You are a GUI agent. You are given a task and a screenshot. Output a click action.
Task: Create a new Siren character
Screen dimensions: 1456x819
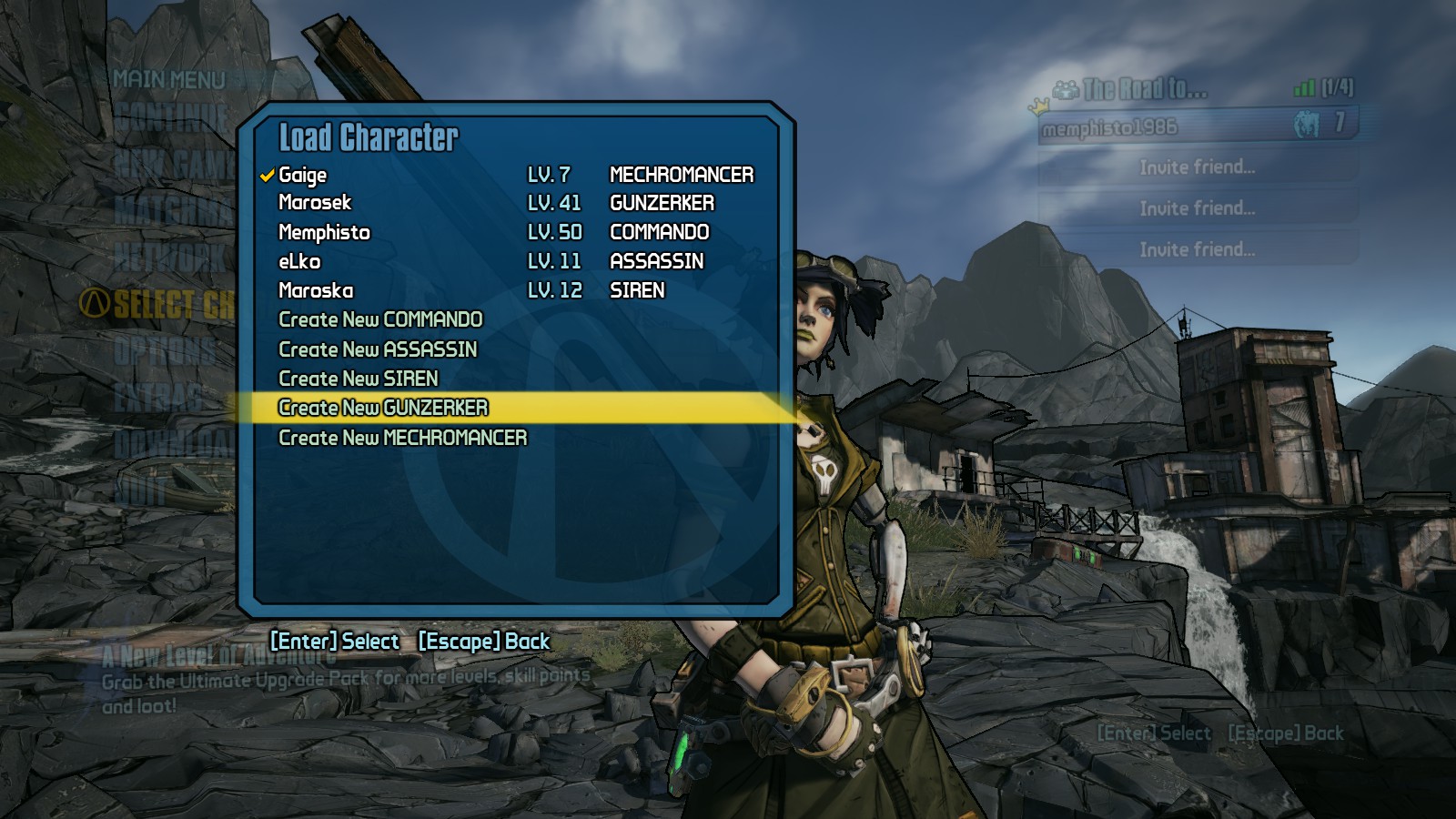pyautogui.click(x=359, y=379)
